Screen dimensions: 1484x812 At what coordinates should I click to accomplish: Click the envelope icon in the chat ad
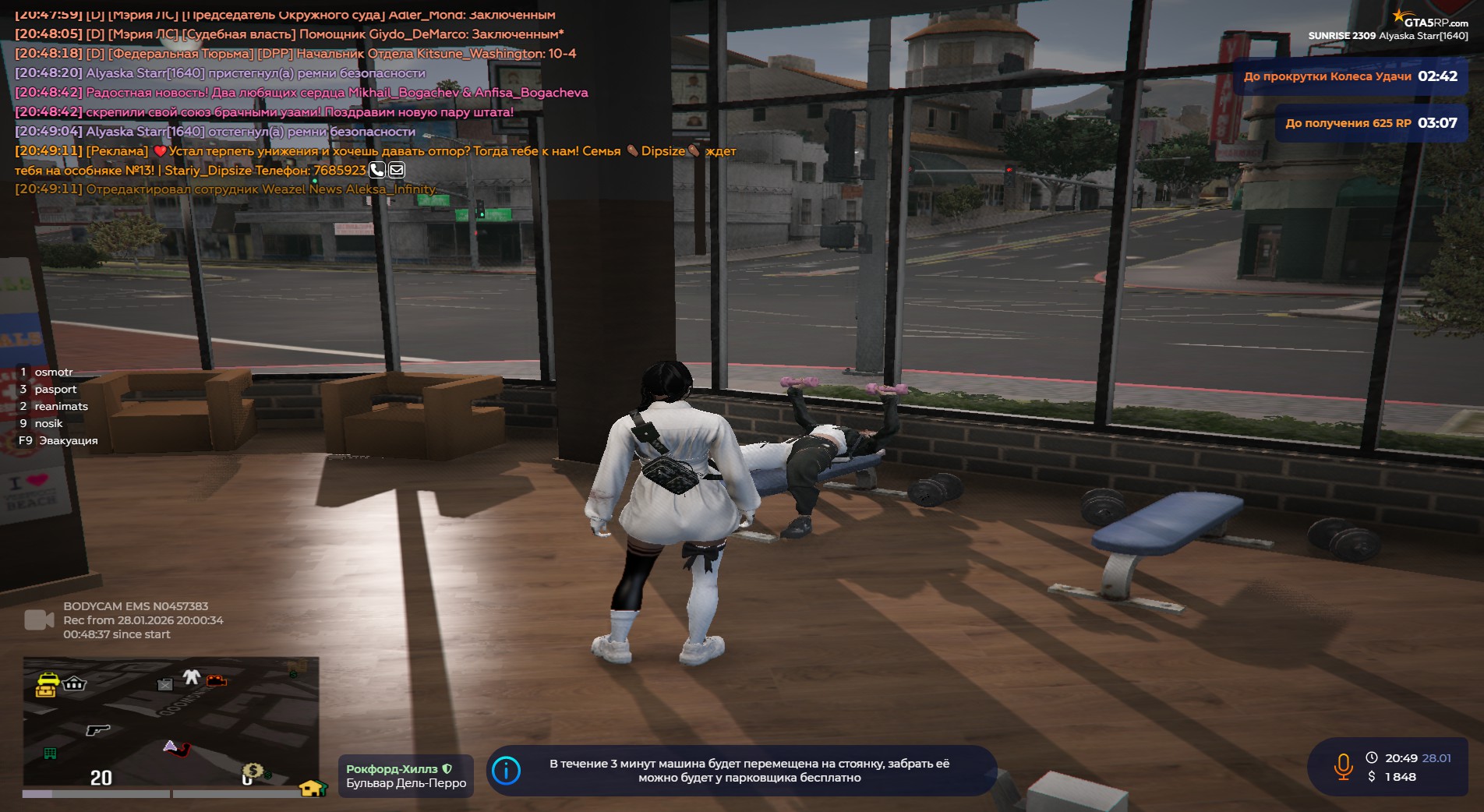pyautogui.click(x=397, y=170)
